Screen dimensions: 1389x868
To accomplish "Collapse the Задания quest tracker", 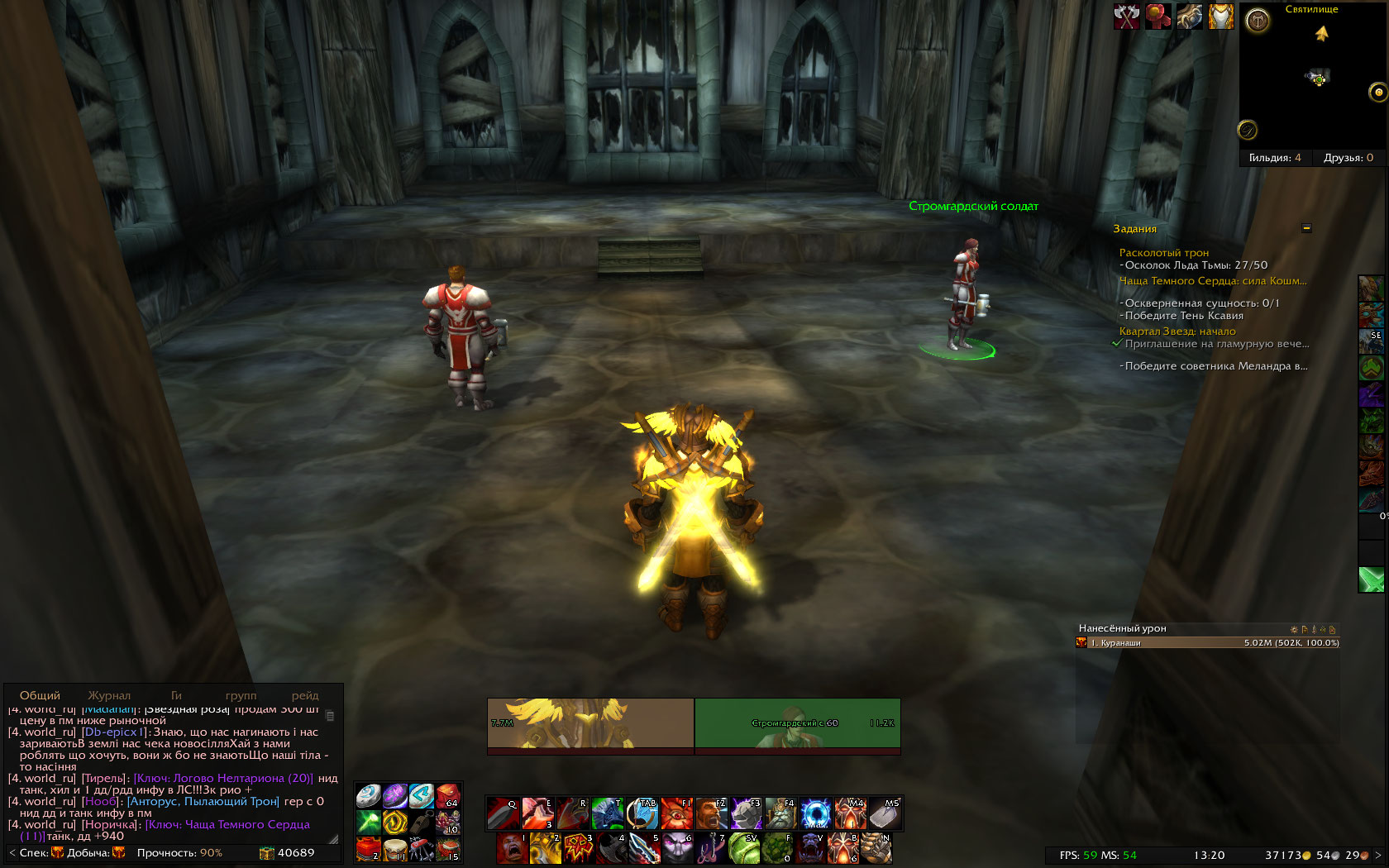I will click(1306, 228).
